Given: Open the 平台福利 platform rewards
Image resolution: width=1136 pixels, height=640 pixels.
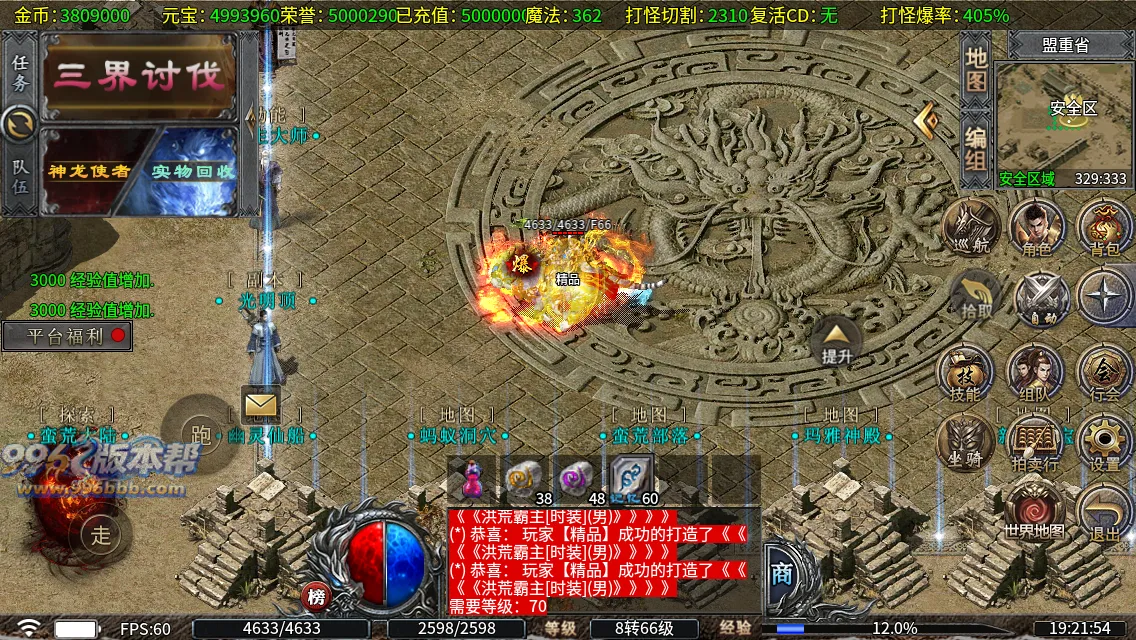Looking at the screenshot, I should 68,336.
